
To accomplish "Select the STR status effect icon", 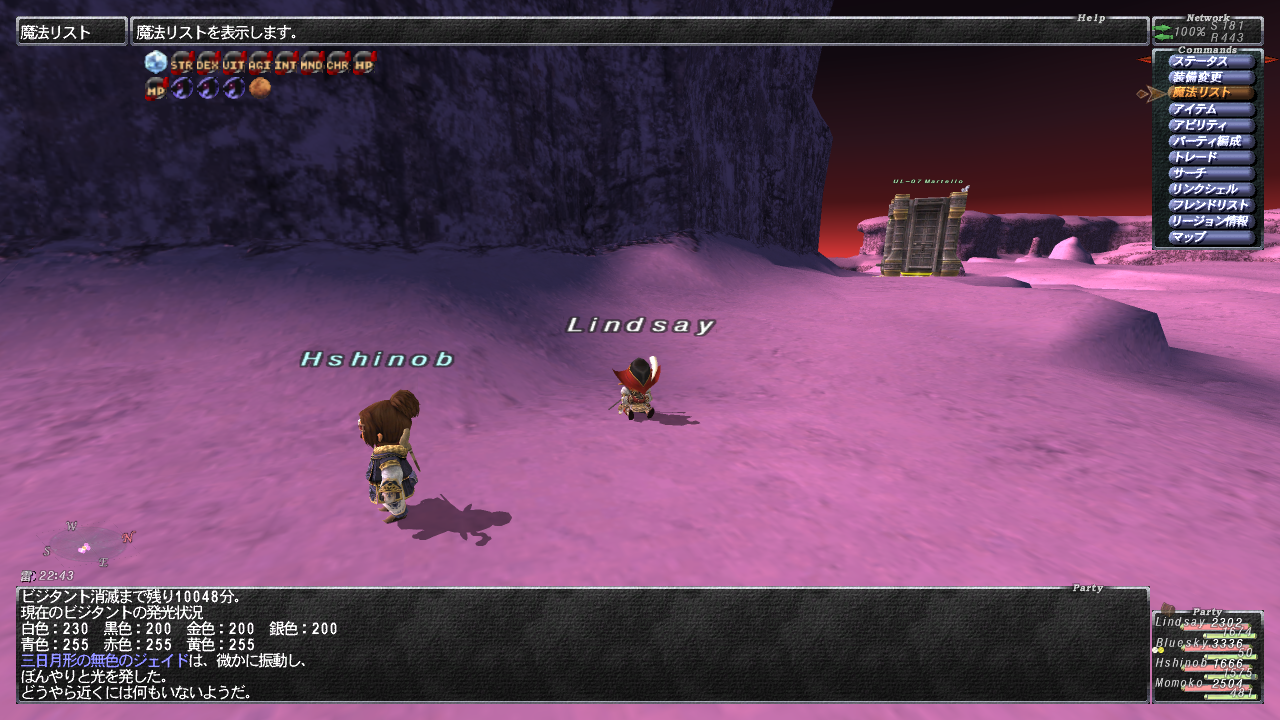I will [182, 63].
